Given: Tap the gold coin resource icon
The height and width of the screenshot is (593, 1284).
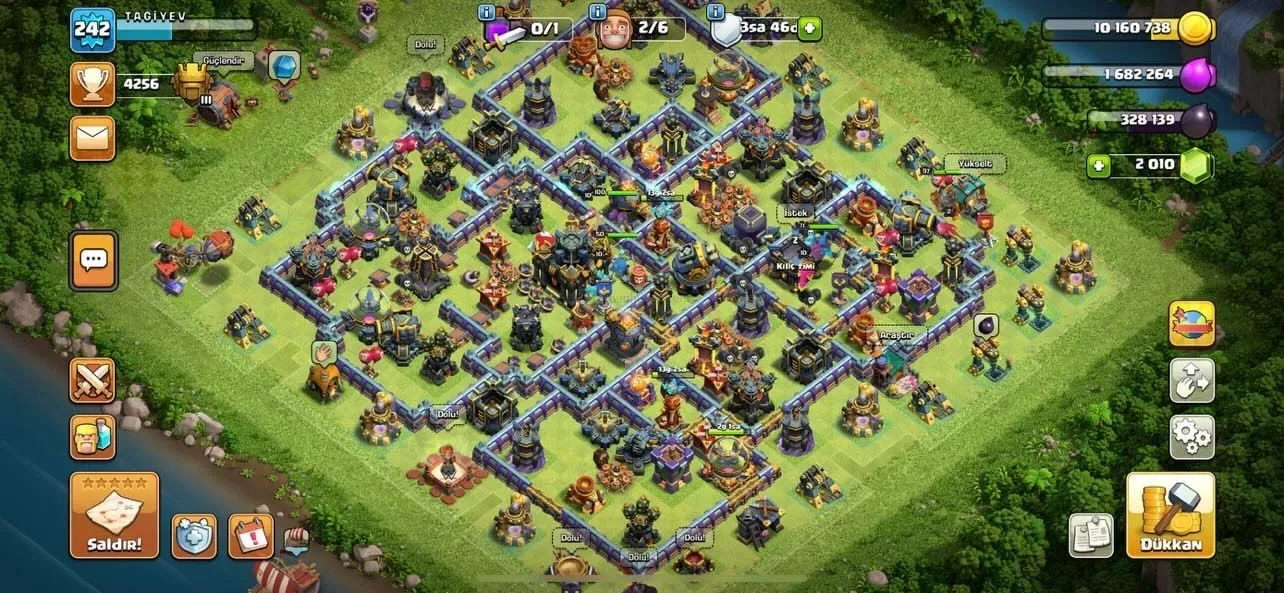Looking at the screenshot, I should 1194,28.
